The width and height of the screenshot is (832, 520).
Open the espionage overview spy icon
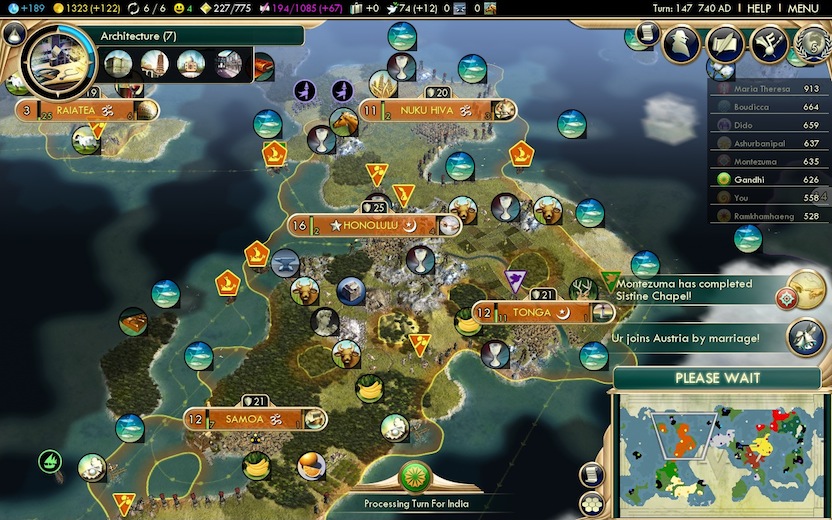(x=681, y=44)
